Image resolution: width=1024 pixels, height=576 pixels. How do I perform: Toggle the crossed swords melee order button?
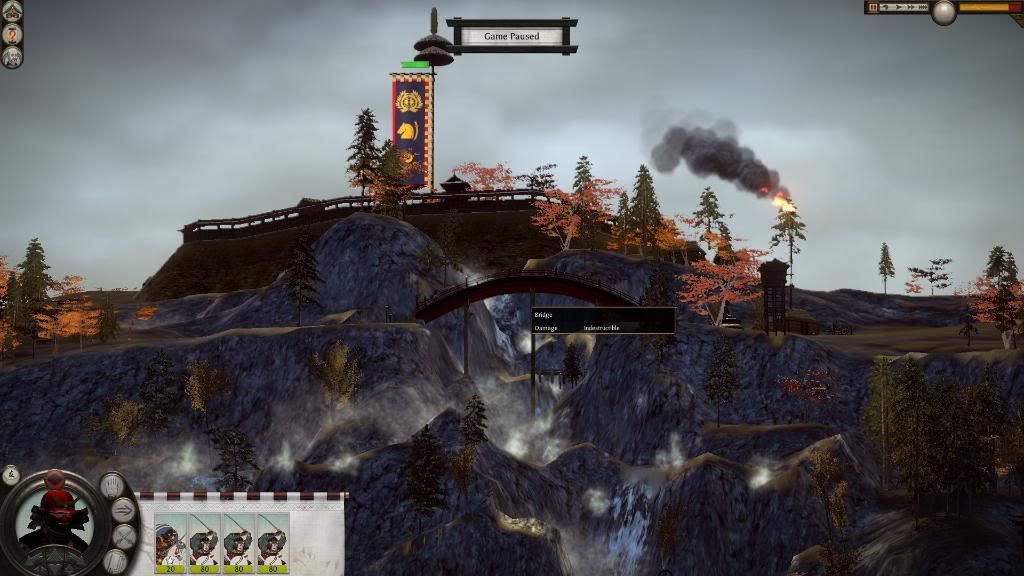tap(124, 537)
